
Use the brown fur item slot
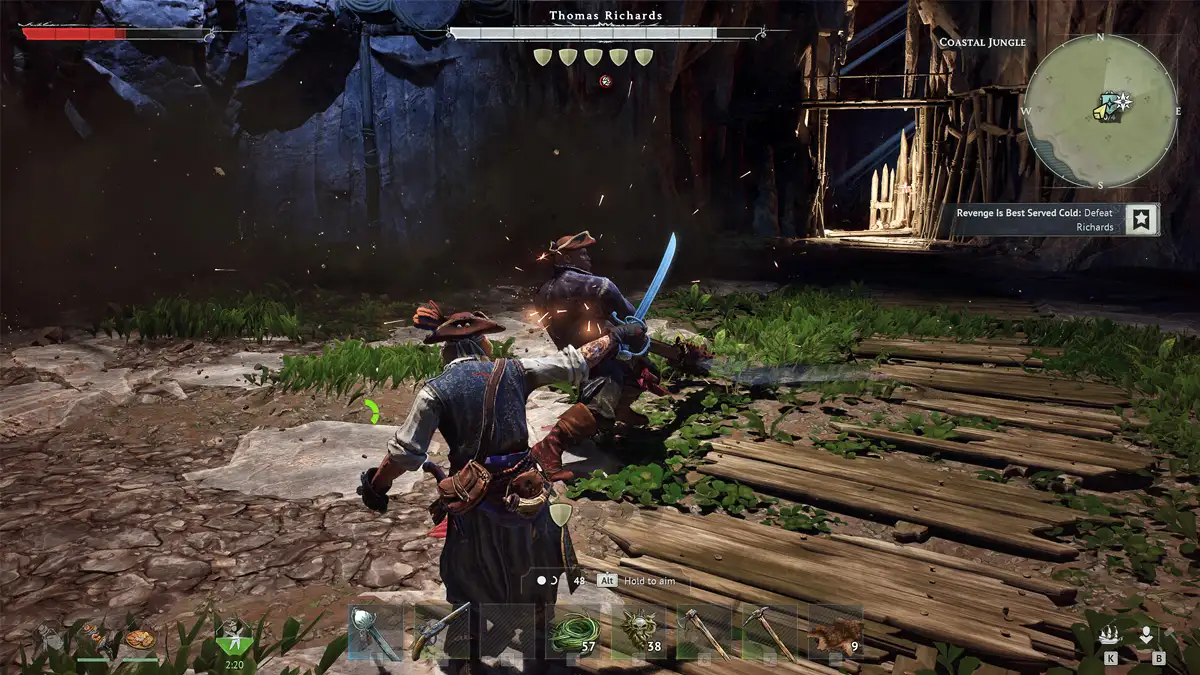click(835, 632)
